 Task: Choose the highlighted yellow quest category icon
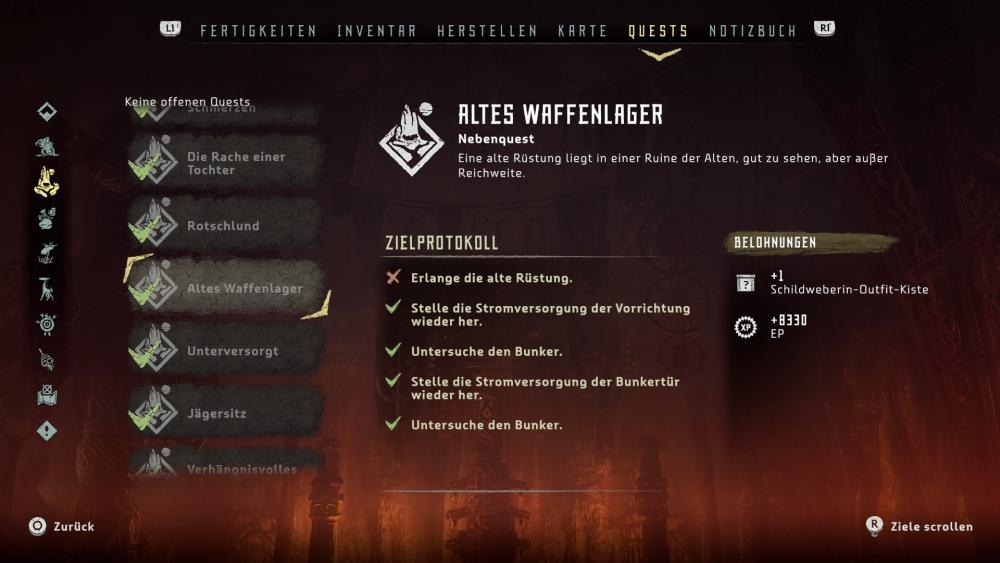[47, 181]
